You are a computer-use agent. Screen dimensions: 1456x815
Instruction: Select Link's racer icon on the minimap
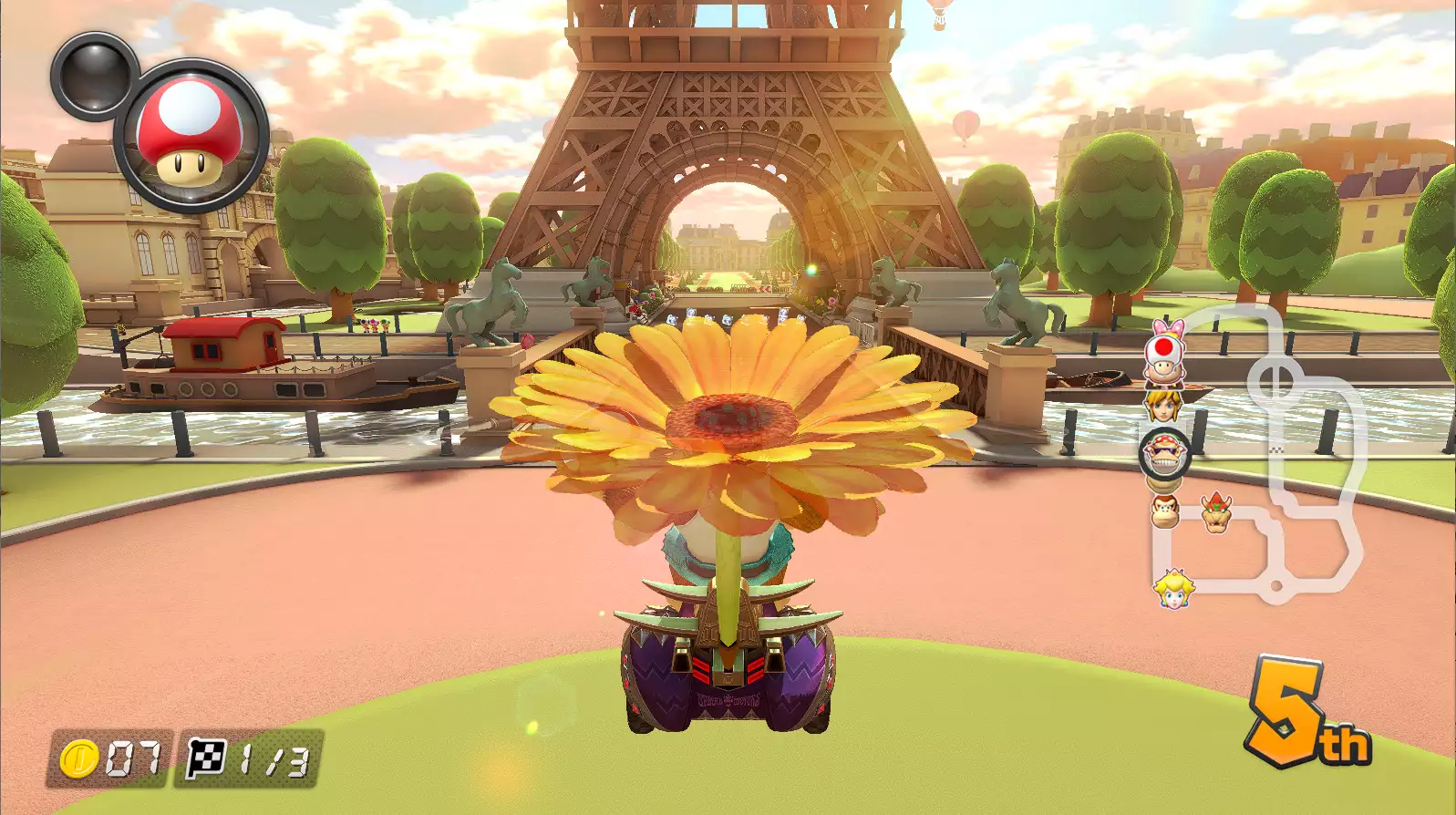pyautogui.click(x=1164, y=404)
